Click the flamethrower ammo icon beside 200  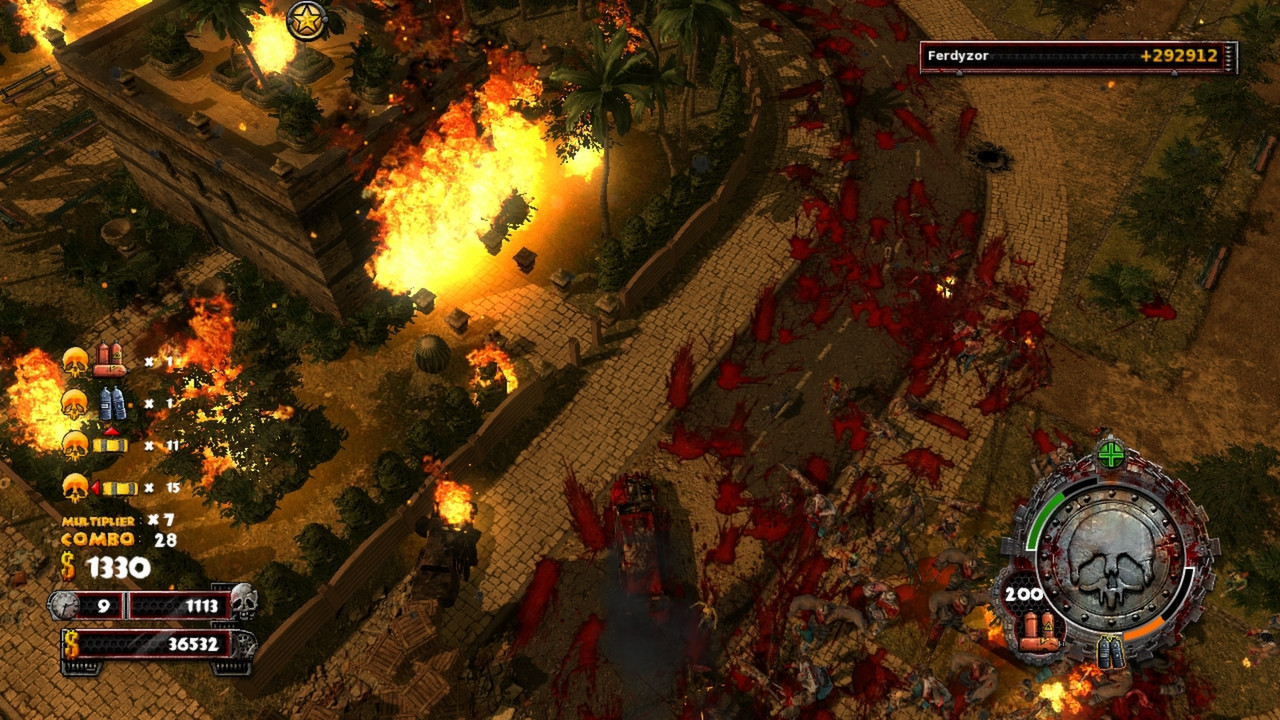[1038, 630]
